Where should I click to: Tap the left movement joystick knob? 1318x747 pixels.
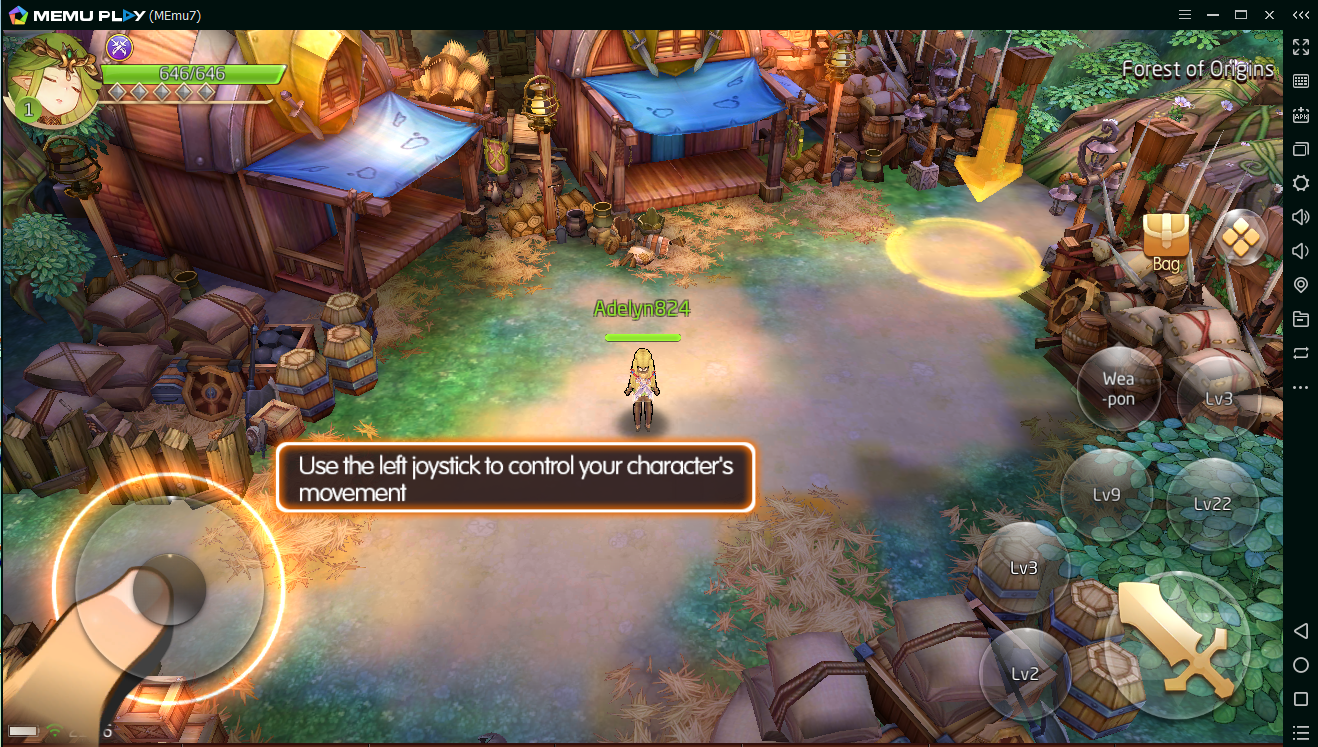(169, 590)
